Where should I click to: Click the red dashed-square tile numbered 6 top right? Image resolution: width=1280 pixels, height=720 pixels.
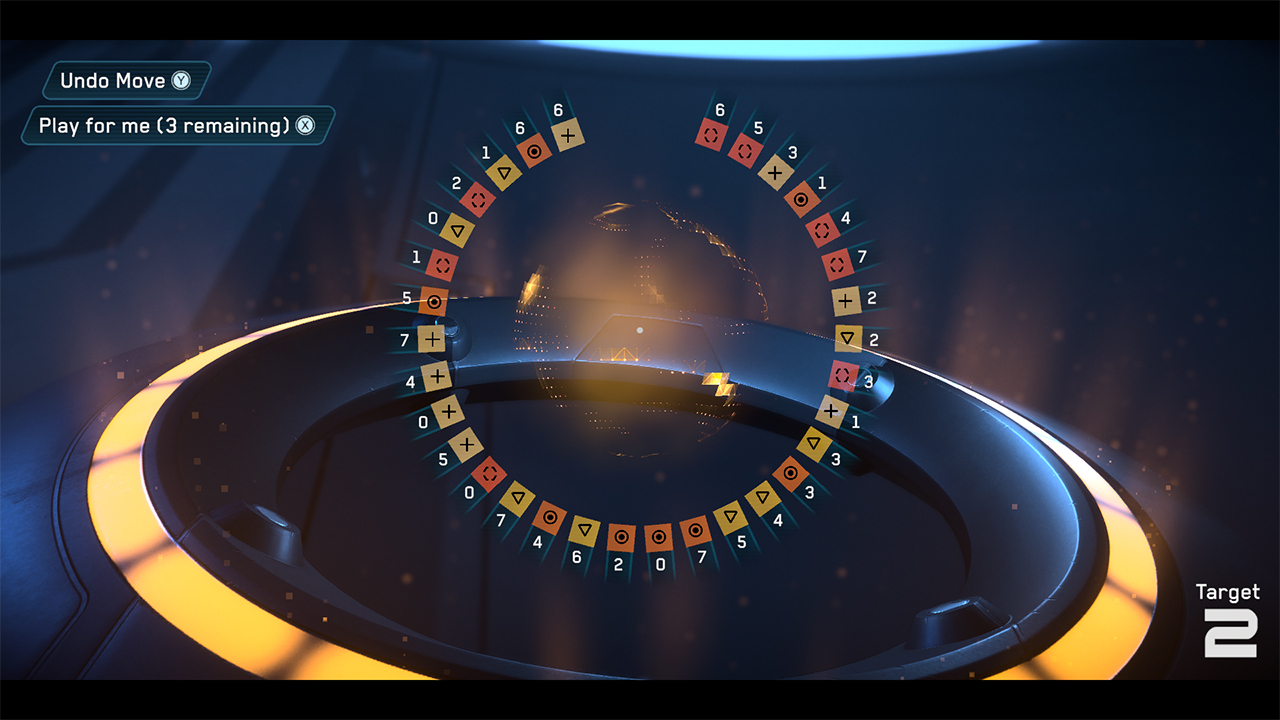(x=711, y=136)
